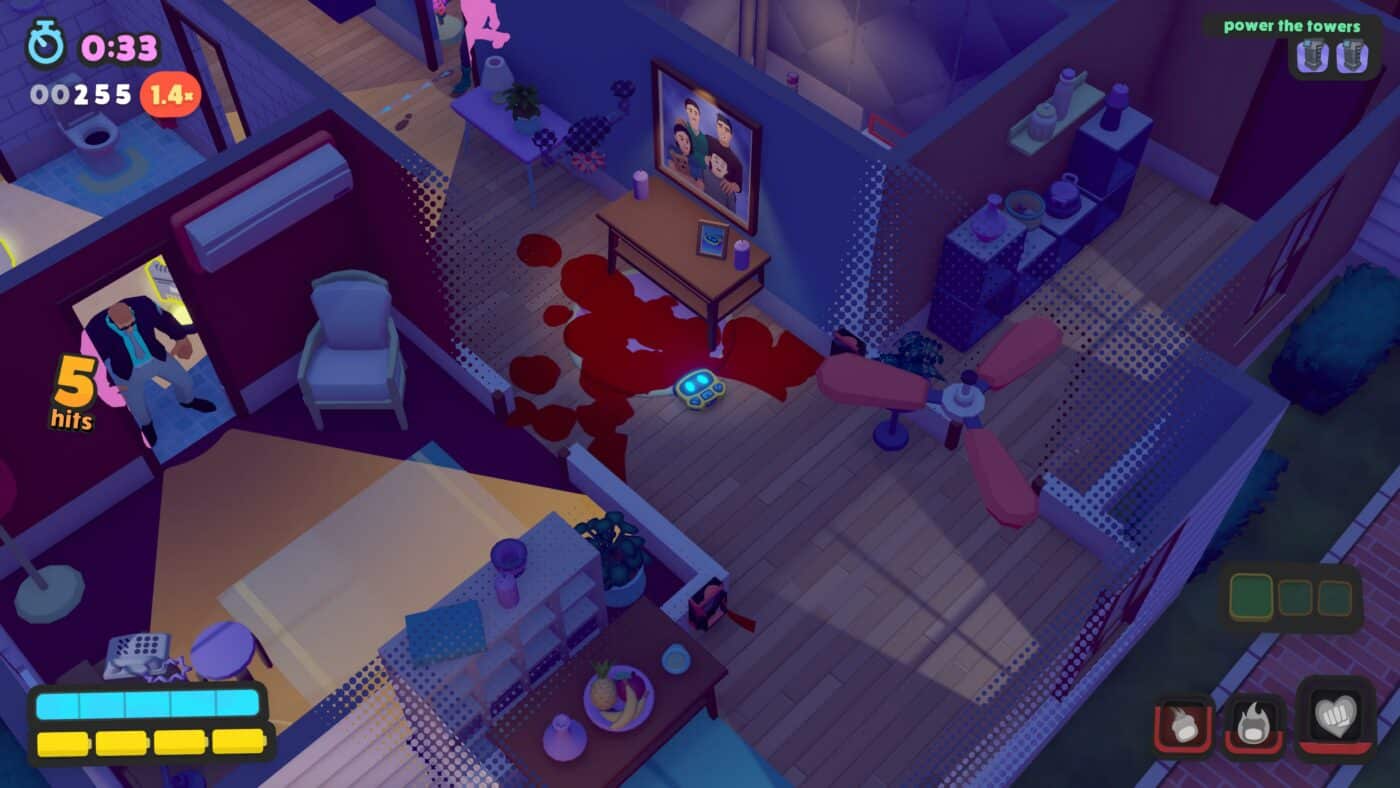Trigger the flaming fist ability icon
Screen dimensions: 1400x788
[1253, 724]
